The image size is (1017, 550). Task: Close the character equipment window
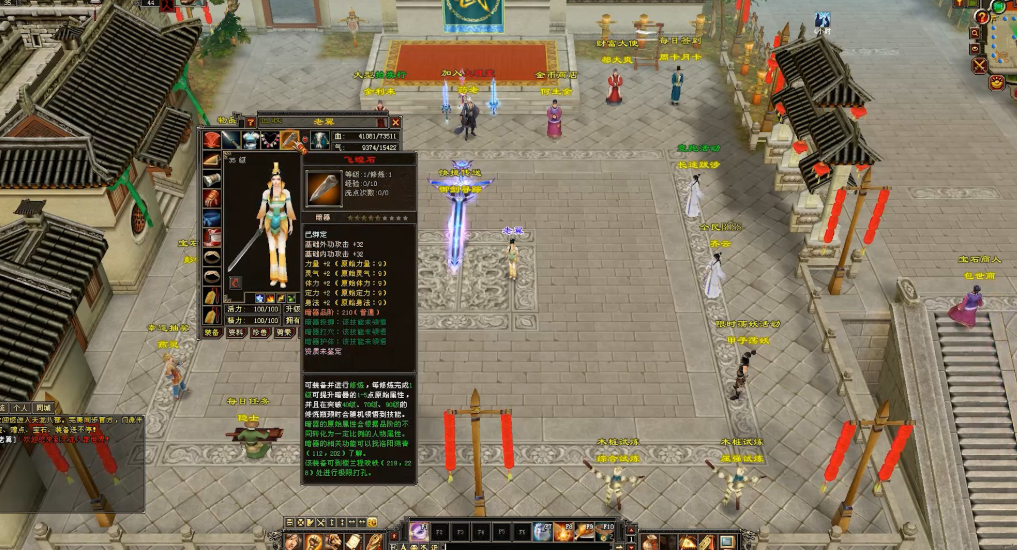pos(396,122)
